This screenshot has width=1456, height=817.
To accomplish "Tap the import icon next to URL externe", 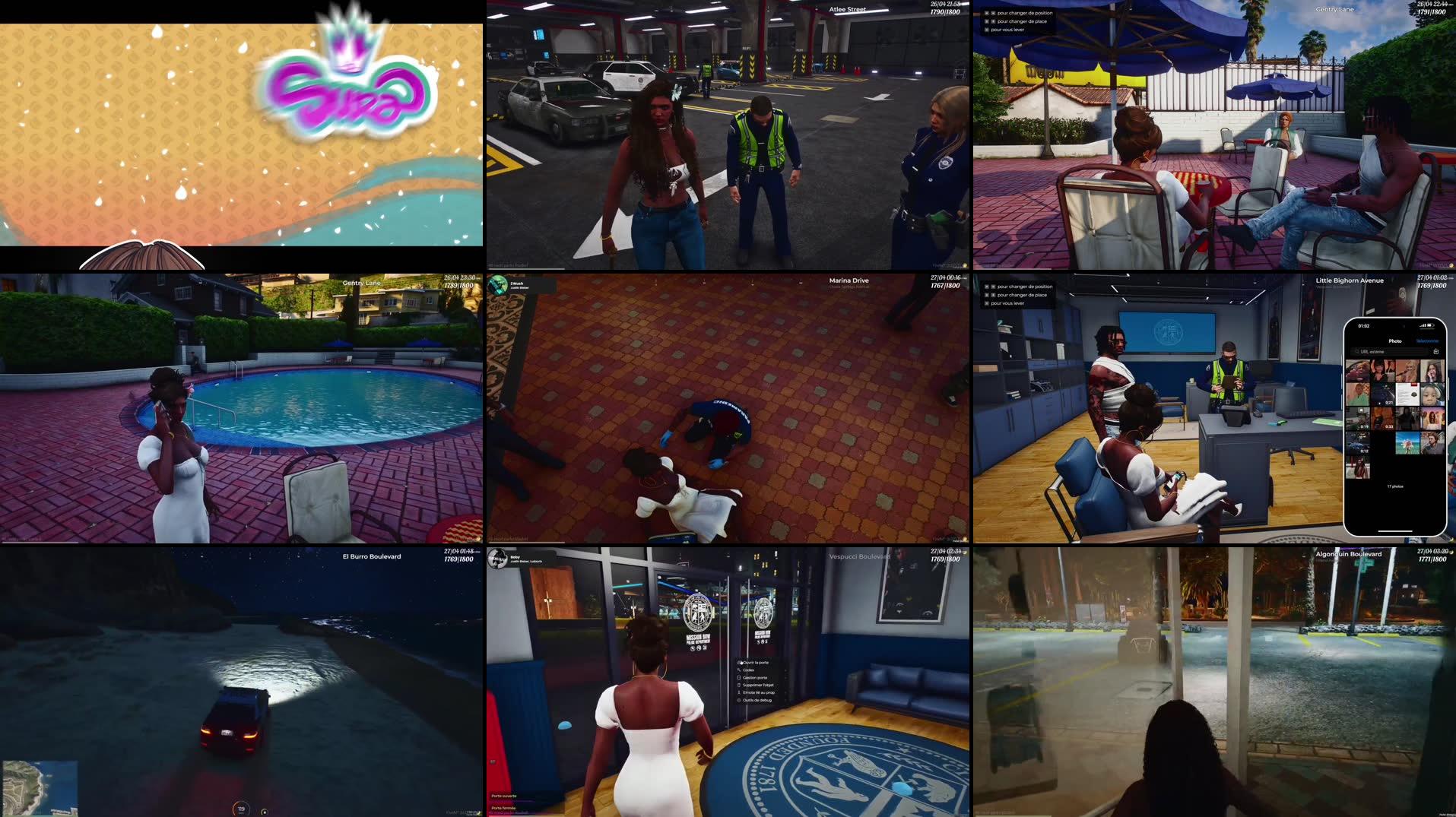I will pyautogui.click(x=1436, y=352).
